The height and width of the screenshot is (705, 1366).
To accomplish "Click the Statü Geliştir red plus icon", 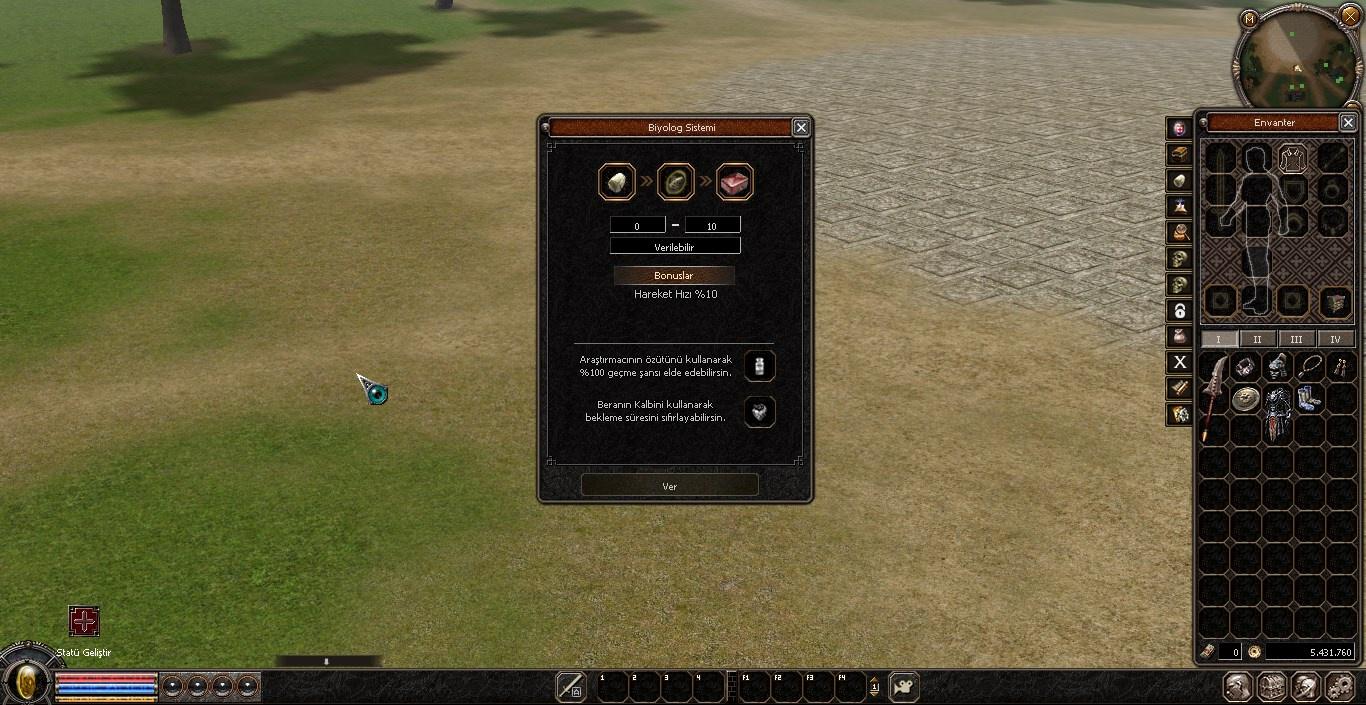I will tap(84, 621).
